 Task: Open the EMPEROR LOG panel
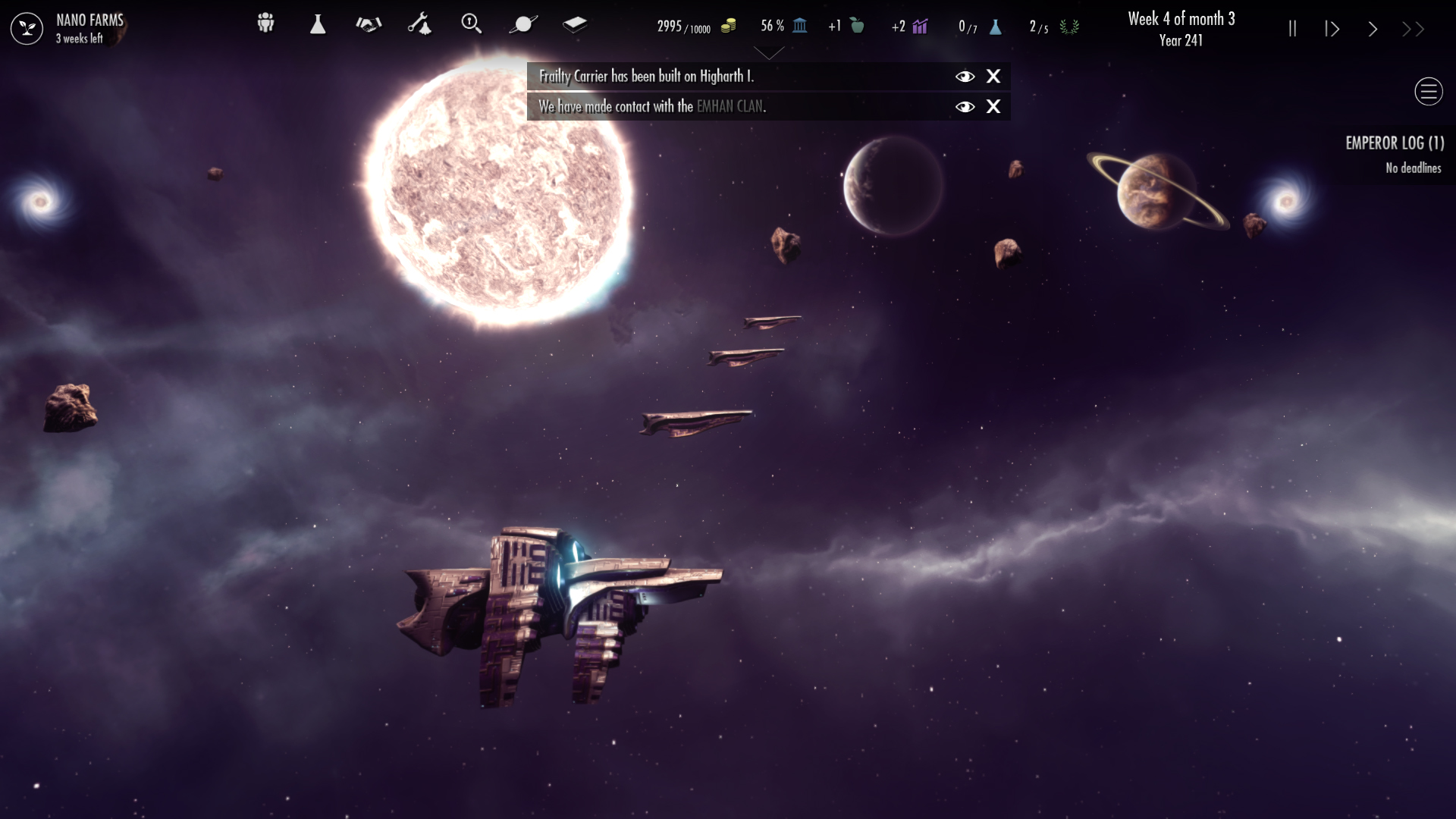(1395, 143)
